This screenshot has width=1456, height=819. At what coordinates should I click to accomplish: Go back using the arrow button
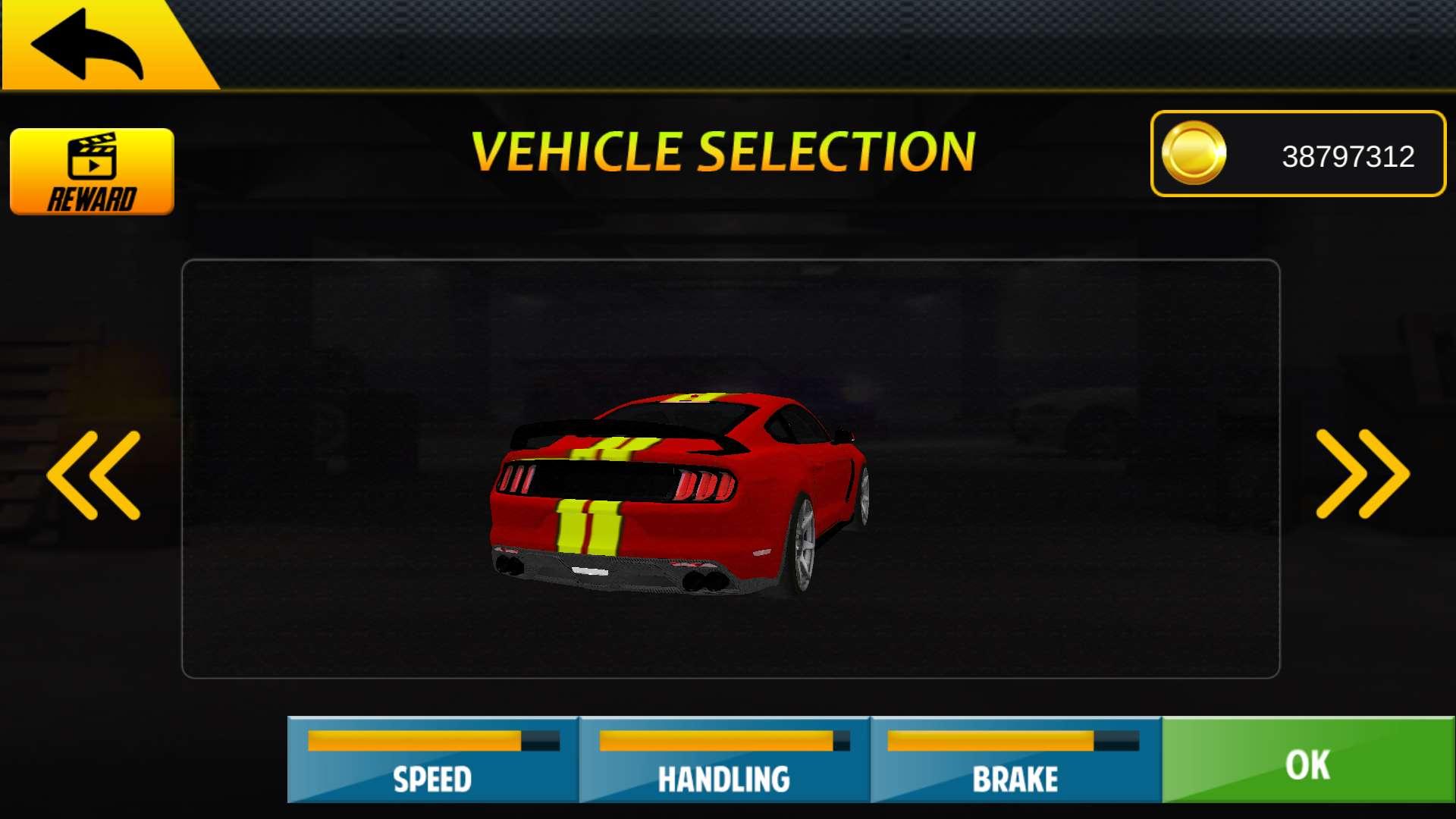pos(87,44)
